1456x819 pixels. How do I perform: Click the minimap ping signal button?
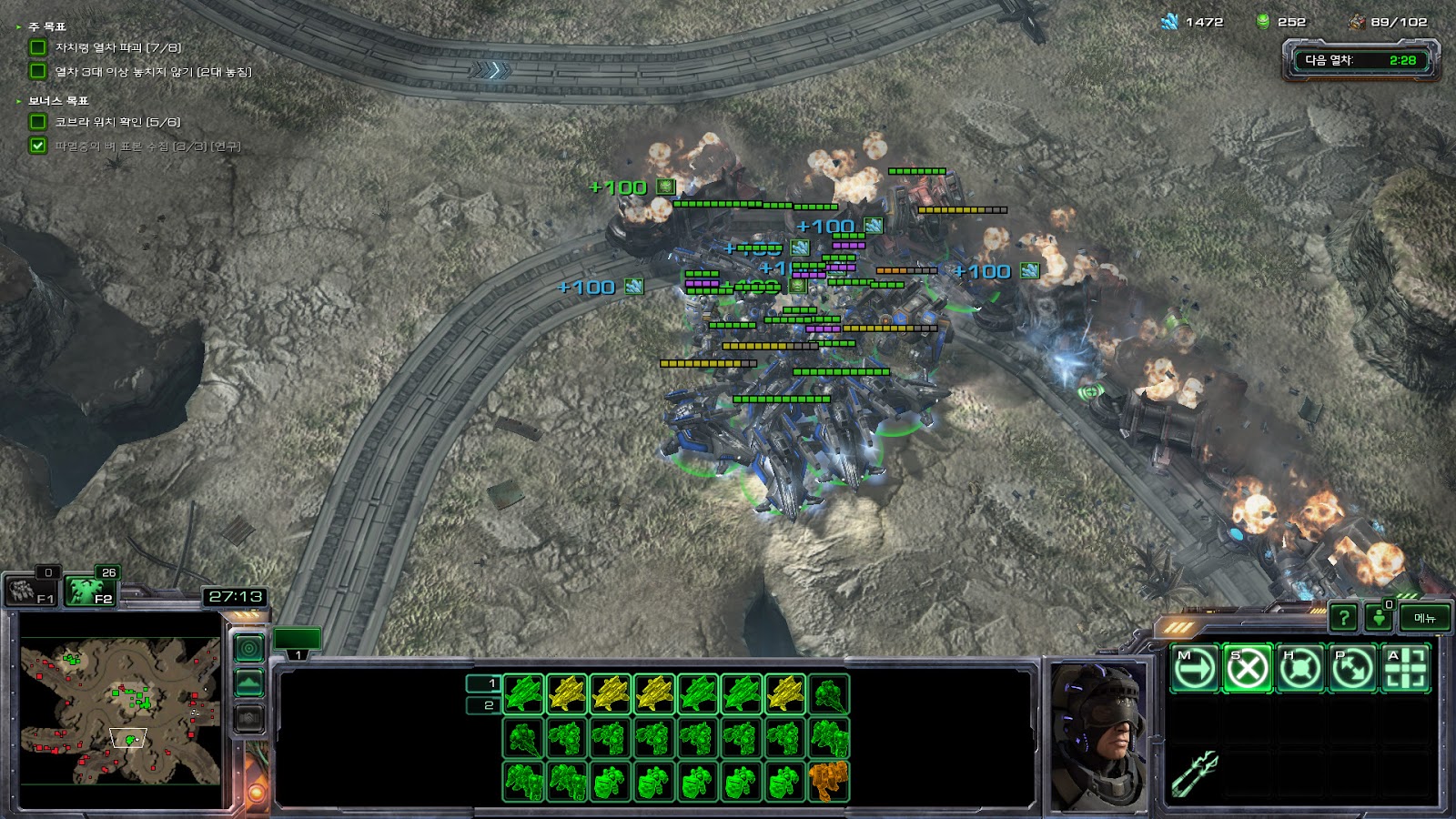pyautogui.click(x=249, y=648)
